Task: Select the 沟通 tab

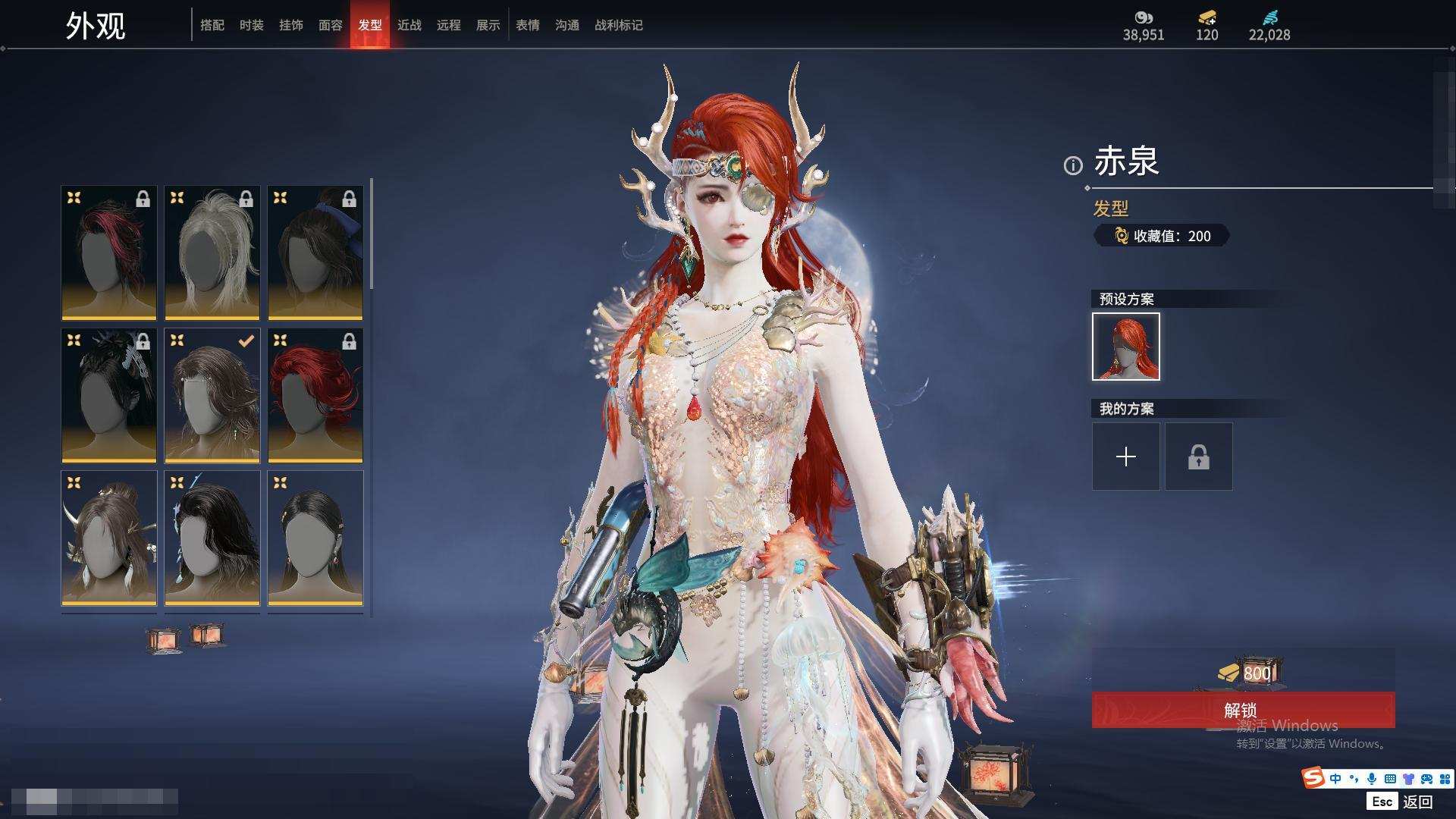Action: click(566, 25)
